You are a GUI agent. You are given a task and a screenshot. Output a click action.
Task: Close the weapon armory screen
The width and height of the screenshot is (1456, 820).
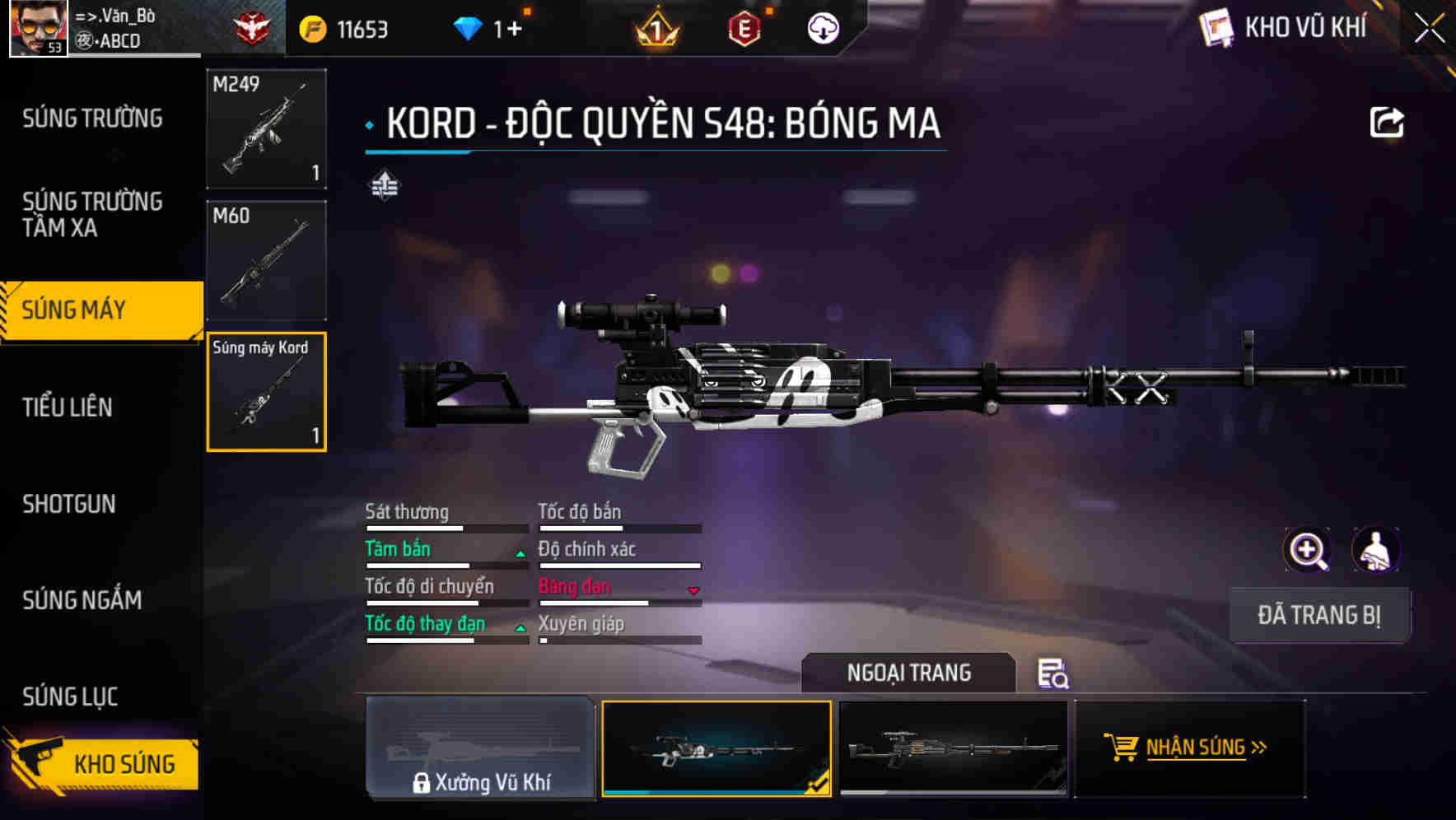pos(1430,29)
